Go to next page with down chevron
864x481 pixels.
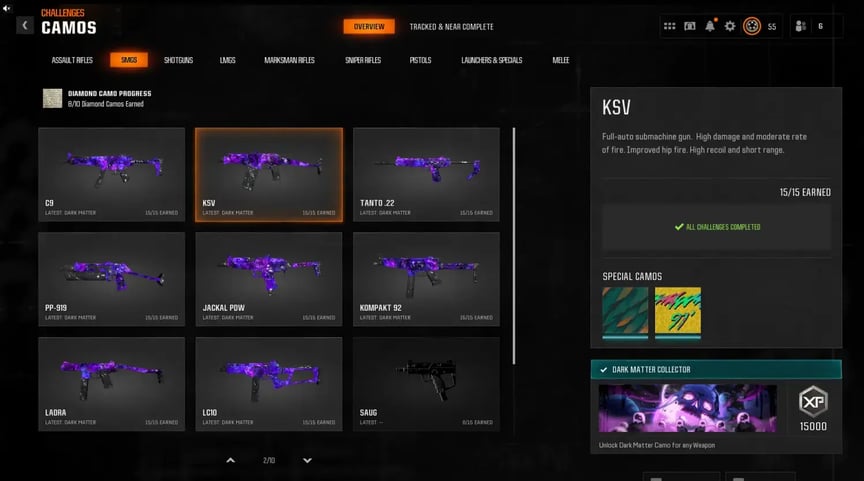307,460
